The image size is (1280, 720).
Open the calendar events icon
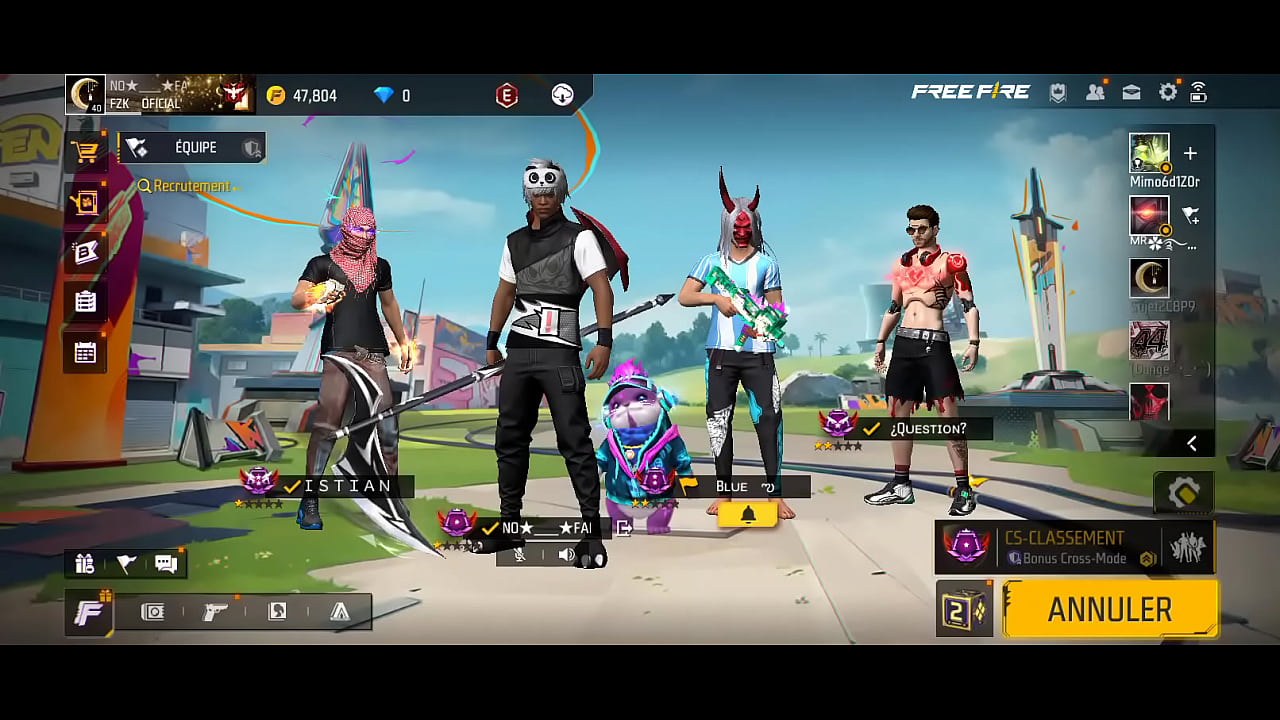pyautogui.click(x=86, y=352)
